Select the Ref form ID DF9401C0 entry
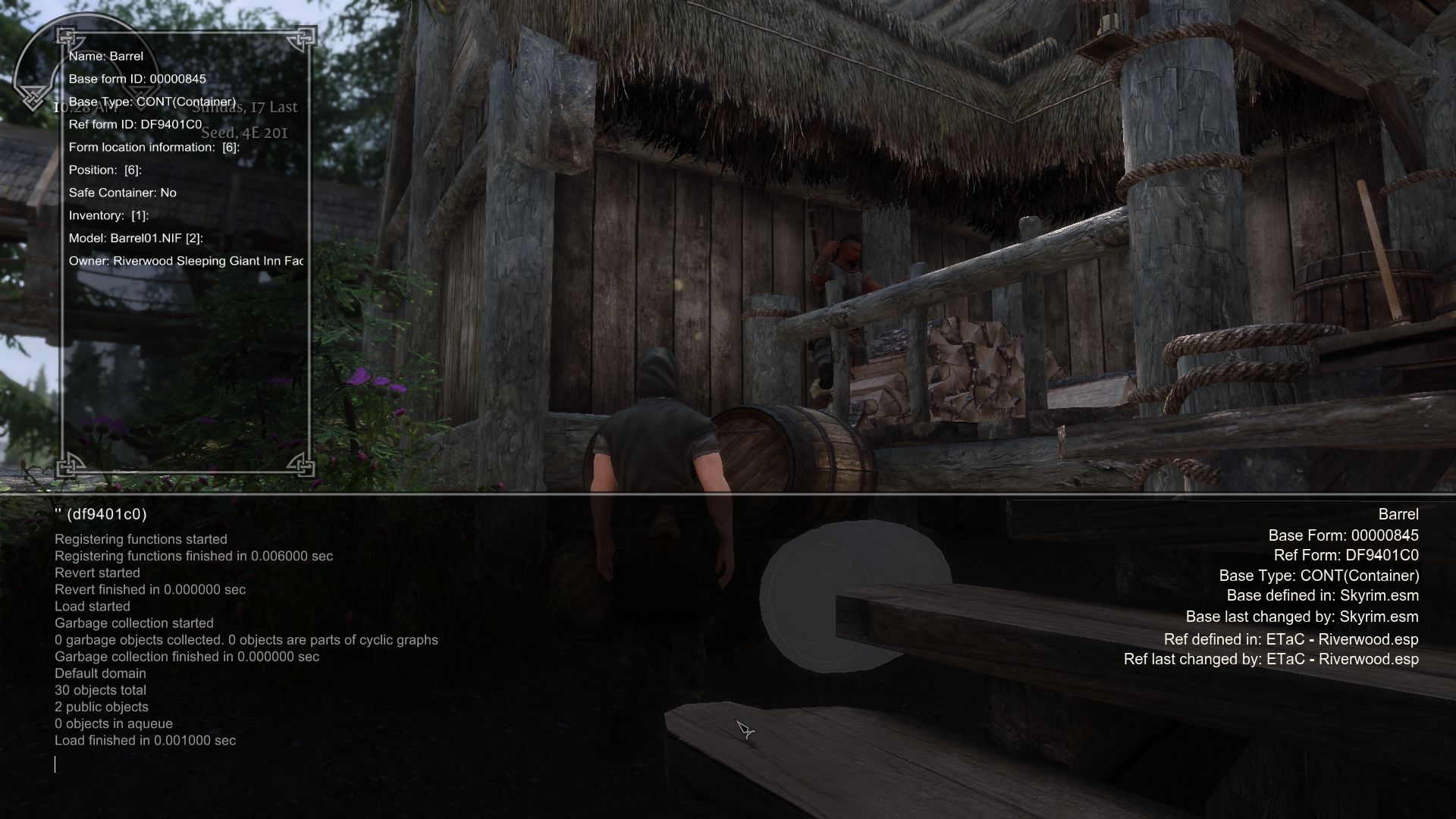The width and height of the screenshot is (1456, 819). (136, 124)
